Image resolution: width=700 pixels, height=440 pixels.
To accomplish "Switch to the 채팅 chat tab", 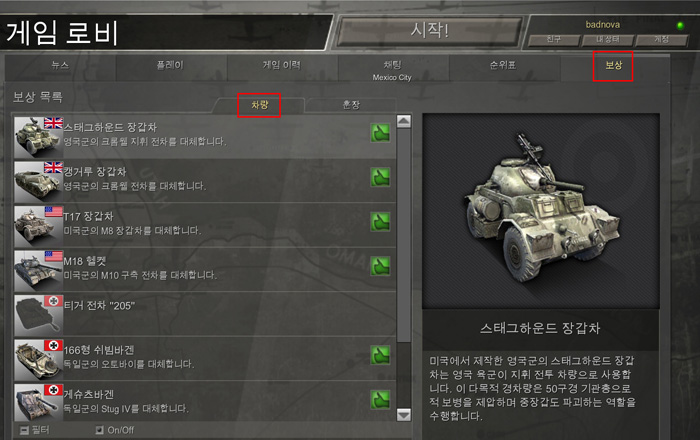I will click(x=392, y=66).
